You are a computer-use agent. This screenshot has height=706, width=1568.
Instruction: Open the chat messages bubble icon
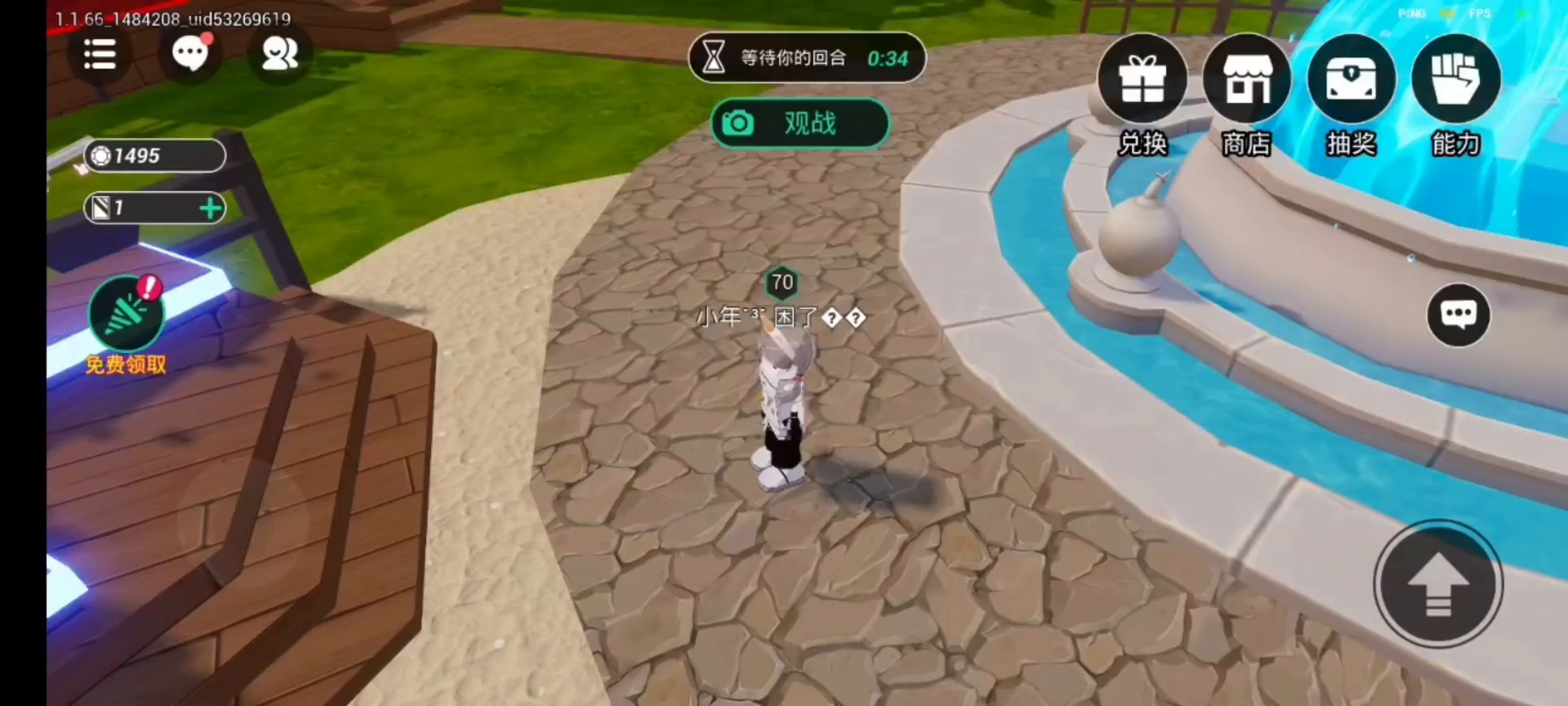click(x=190, y=54)
